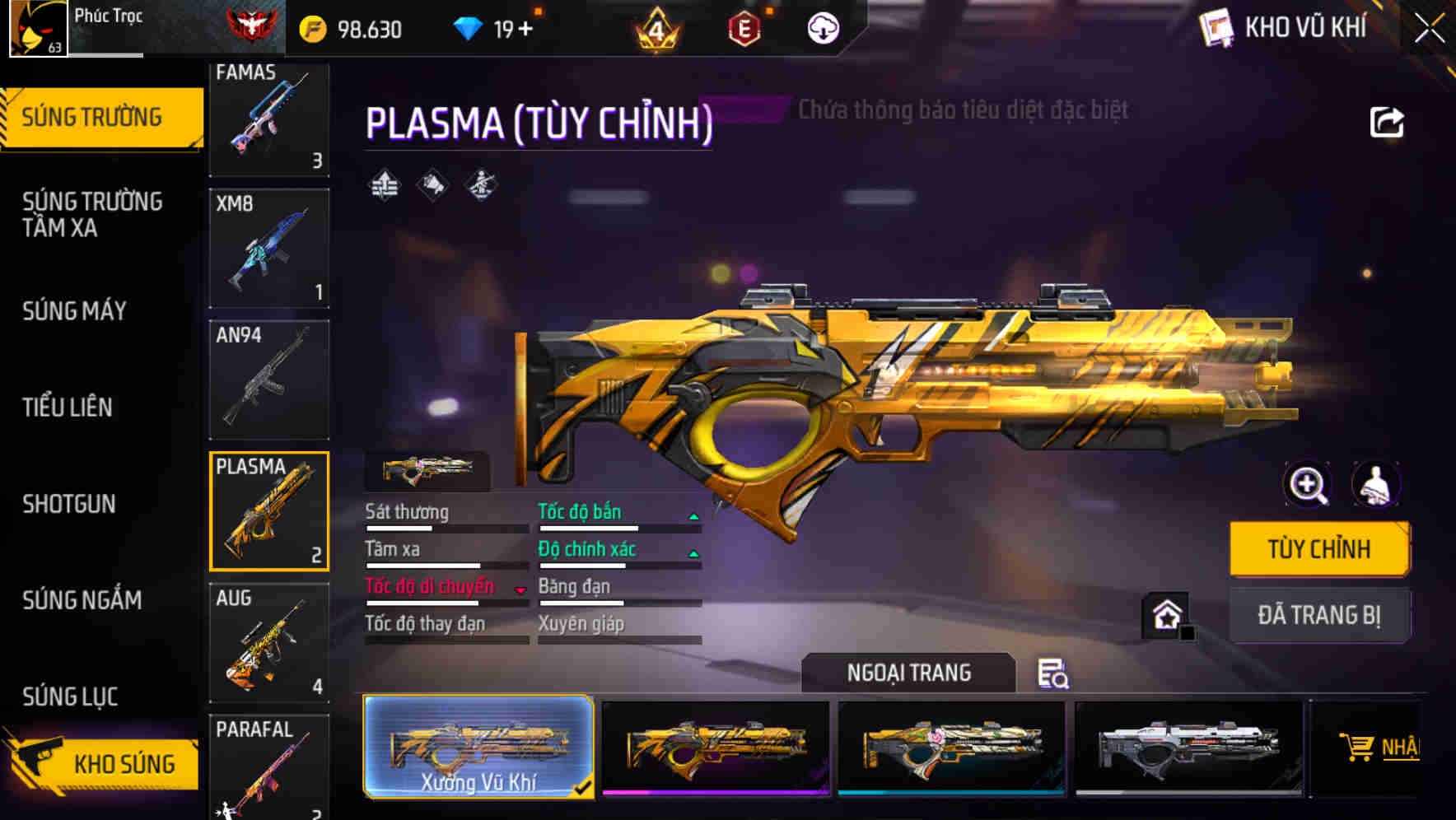This screenshot has width=1456, height=820.
Task: Switch to the Shotgun category
Action: tap(69, 504)
